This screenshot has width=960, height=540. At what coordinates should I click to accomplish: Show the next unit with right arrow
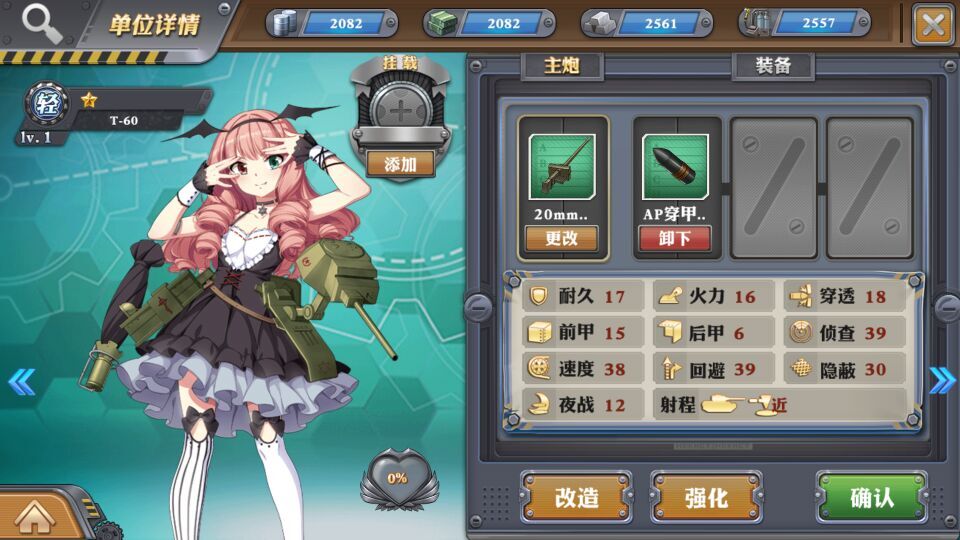tap(941, 380)
